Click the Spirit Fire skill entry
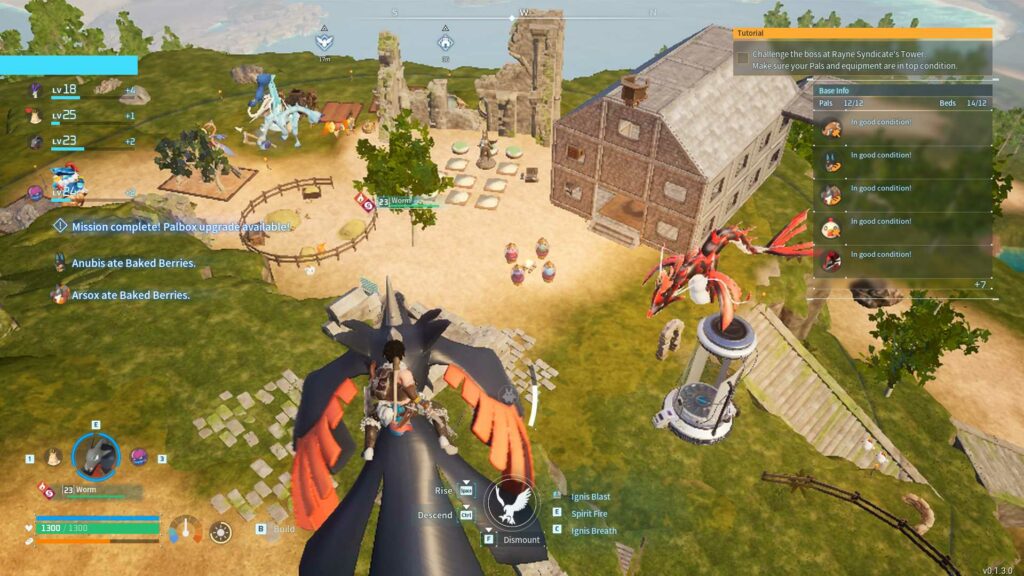The width and height of the screenshot is (1024, 576). click(x=588, y=514)
